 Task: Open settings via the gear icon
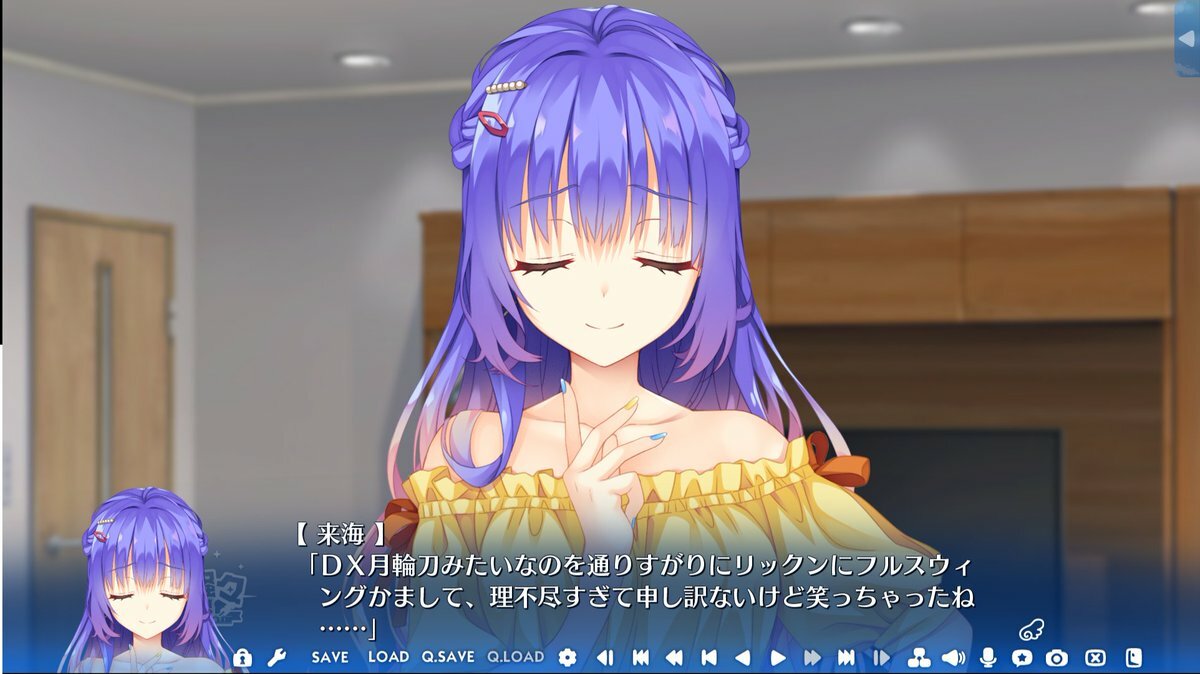pos(567,657)
